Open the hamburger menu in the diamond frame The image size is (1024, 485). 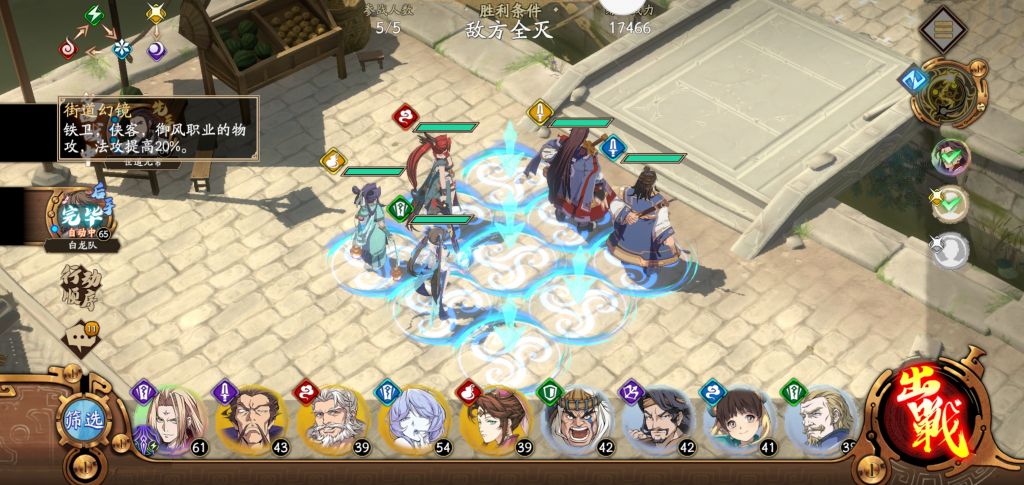[940, 29]
